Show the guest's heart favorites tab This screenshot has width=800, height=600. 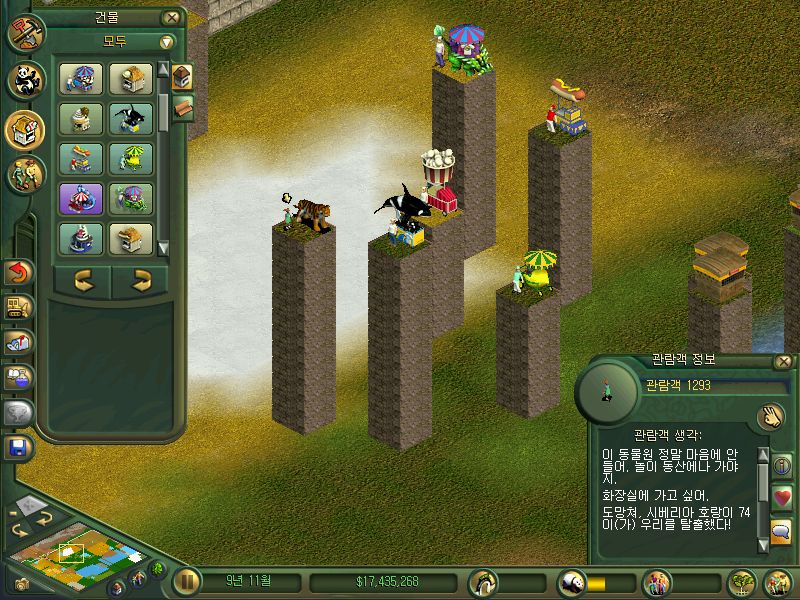click(x=782, y=497)
